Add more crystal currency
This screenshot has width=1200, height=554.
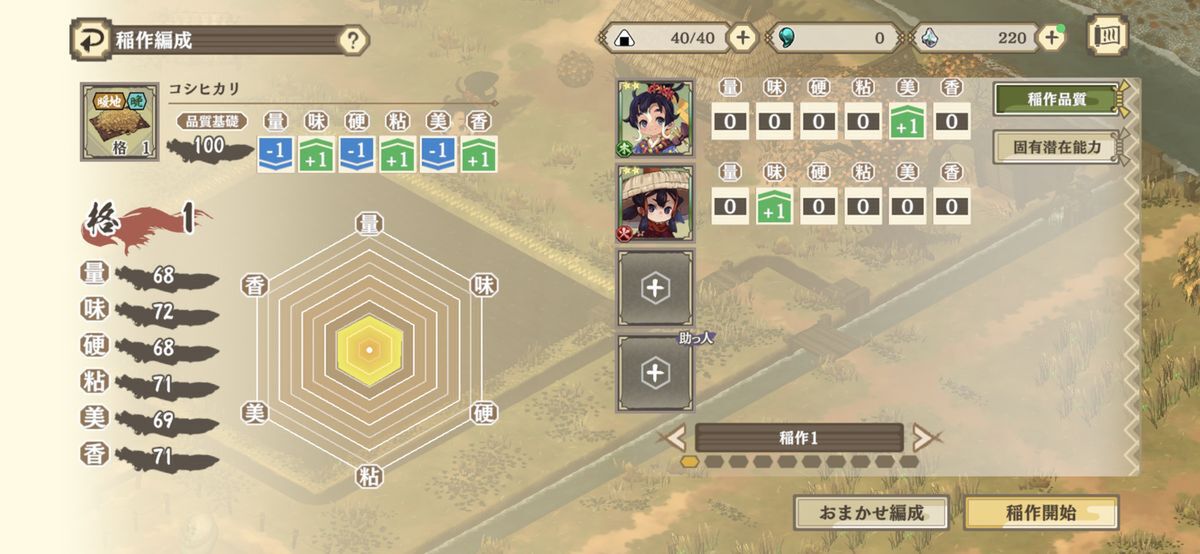point(1050,38)
